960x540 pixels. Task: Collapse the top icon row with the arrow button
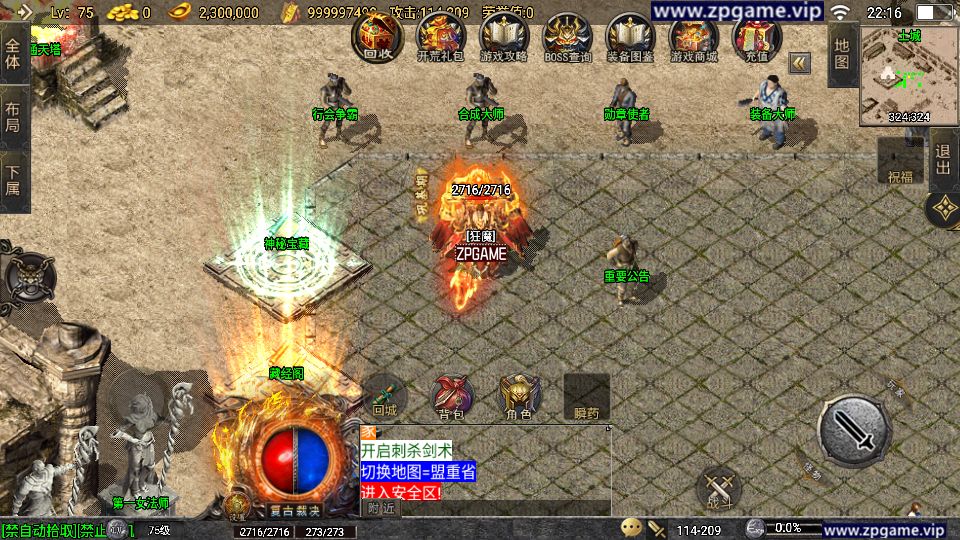tap(800, 62)
